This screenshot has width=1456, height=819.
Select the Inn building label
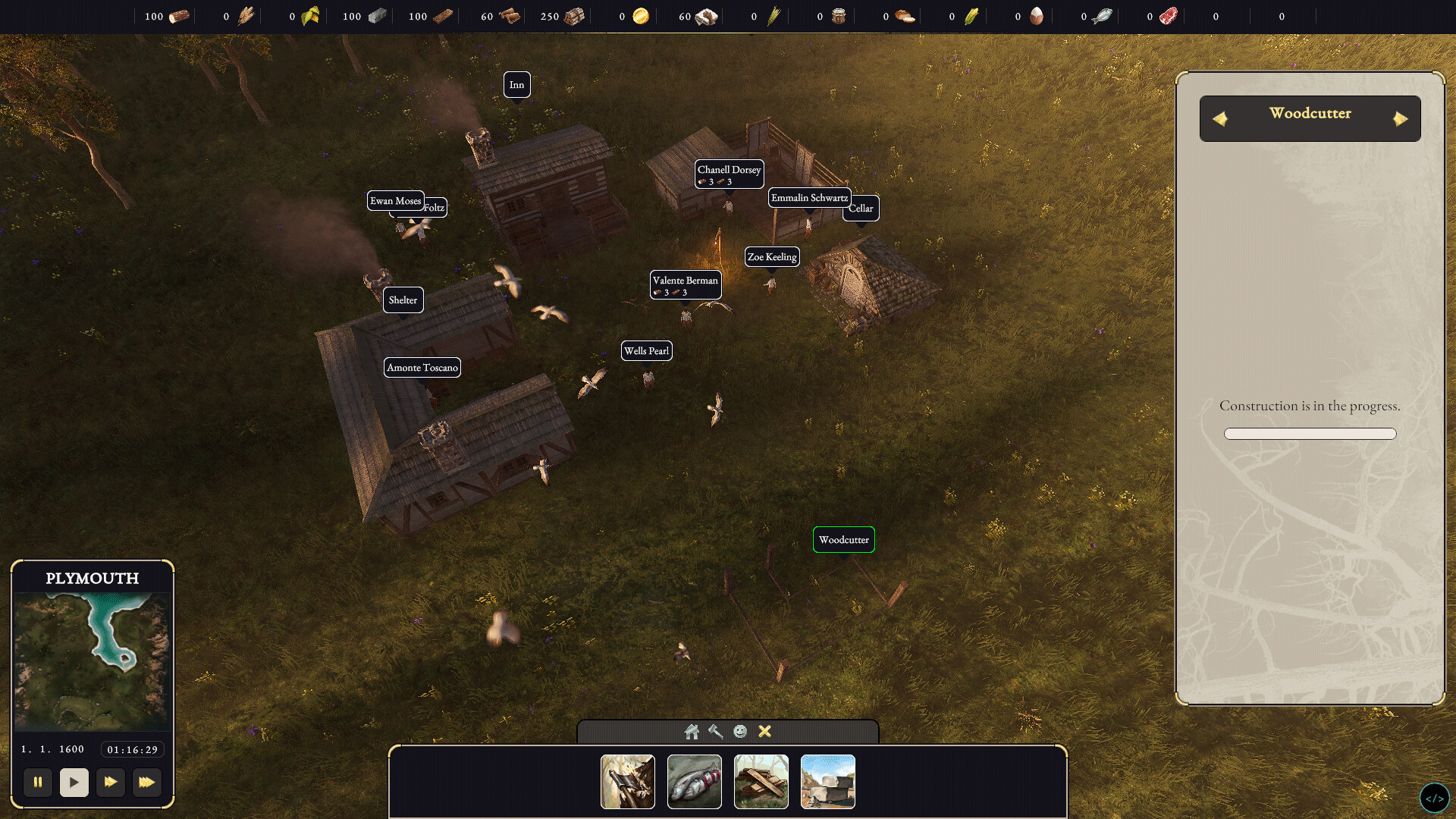517,85
